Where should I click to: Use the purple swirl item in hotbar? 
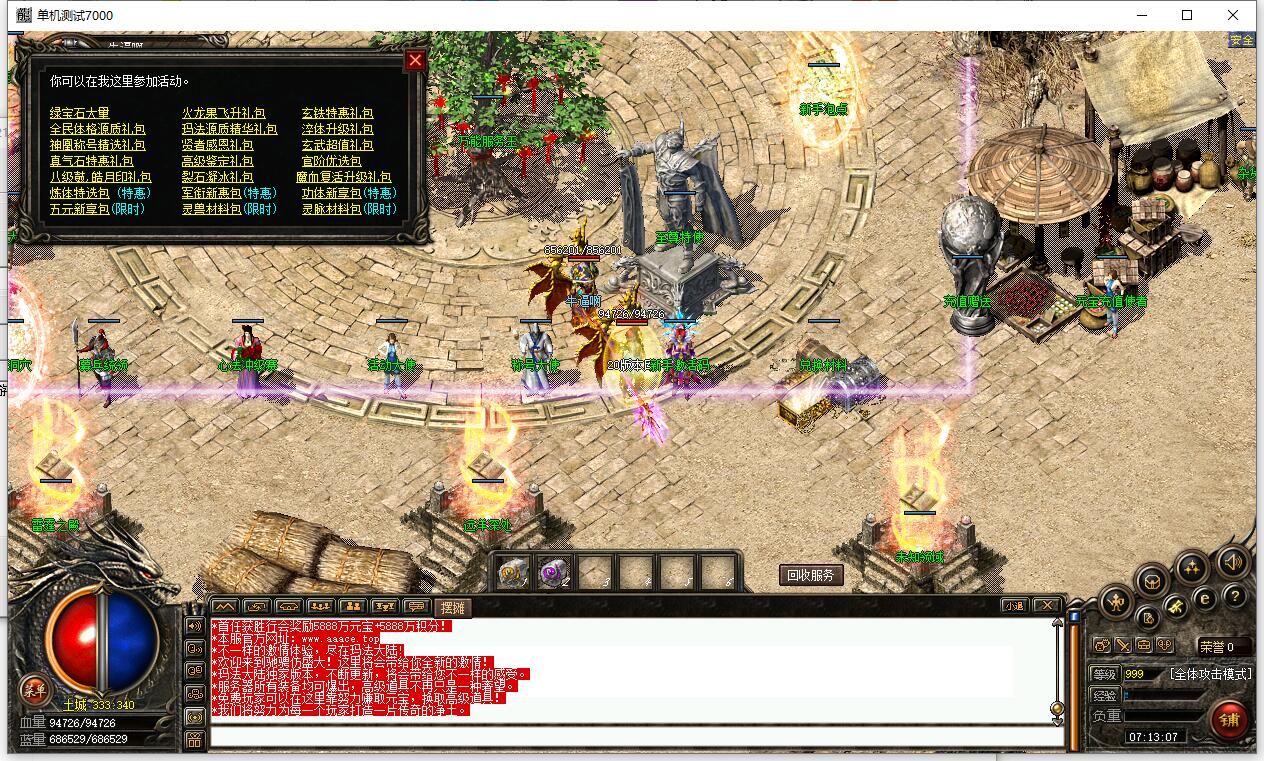pos(555,572)
